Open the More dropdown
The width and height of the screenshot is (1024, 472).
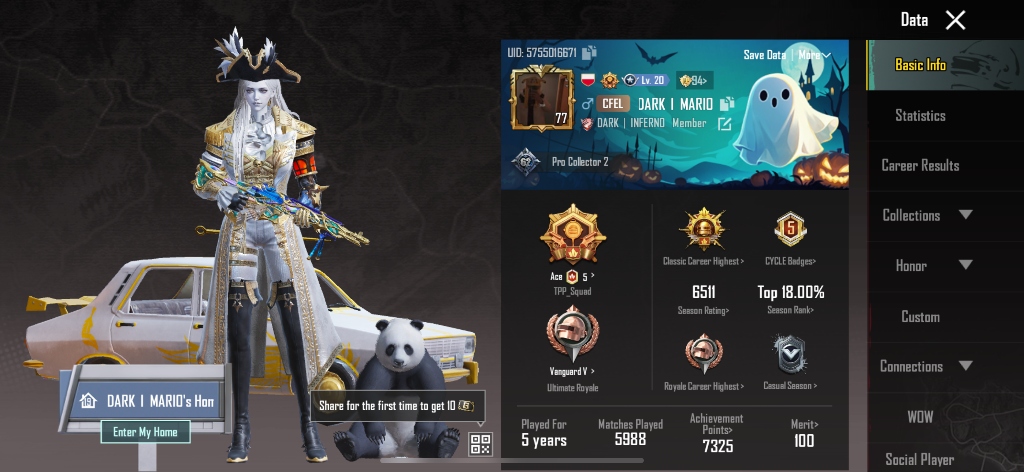coord(814,55)
